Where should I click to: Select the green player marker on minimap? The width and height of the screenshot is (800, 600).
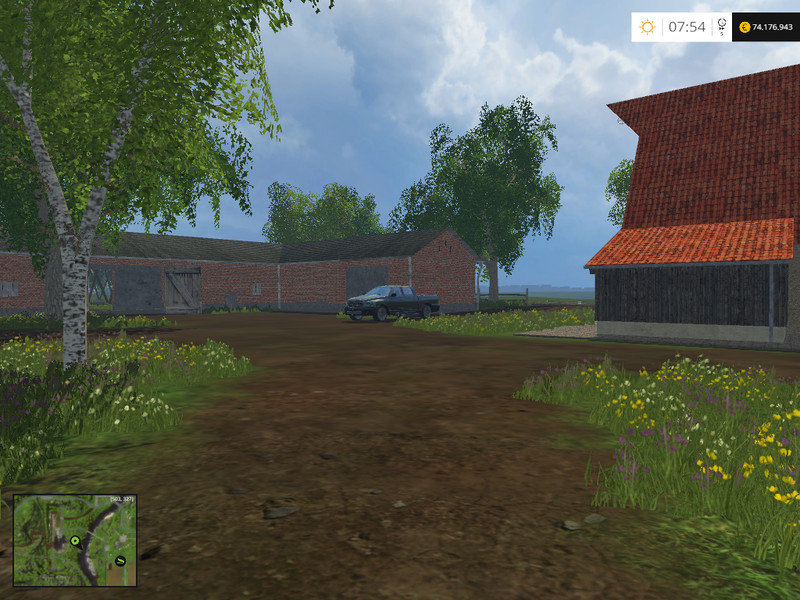tap(75, 541)
